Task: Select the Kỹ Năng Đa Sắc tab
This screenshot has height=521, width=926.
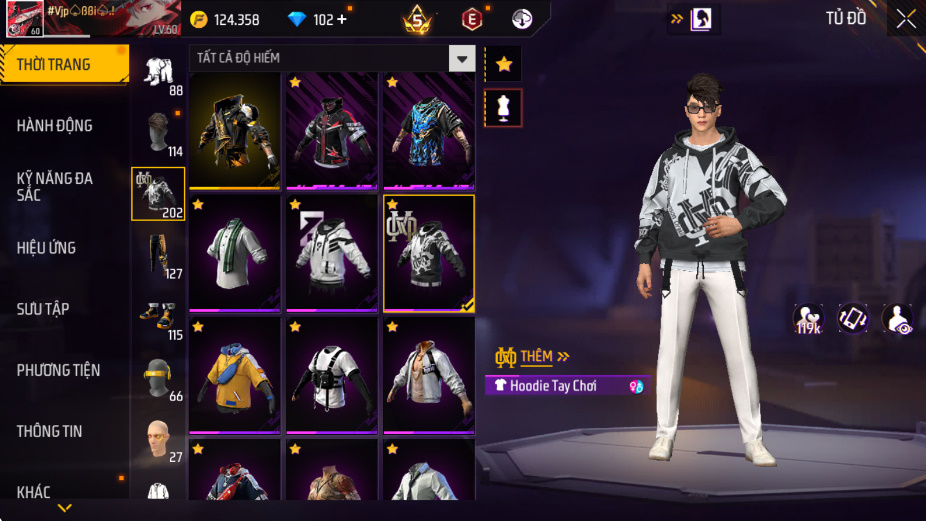Action: coord(55,186)
